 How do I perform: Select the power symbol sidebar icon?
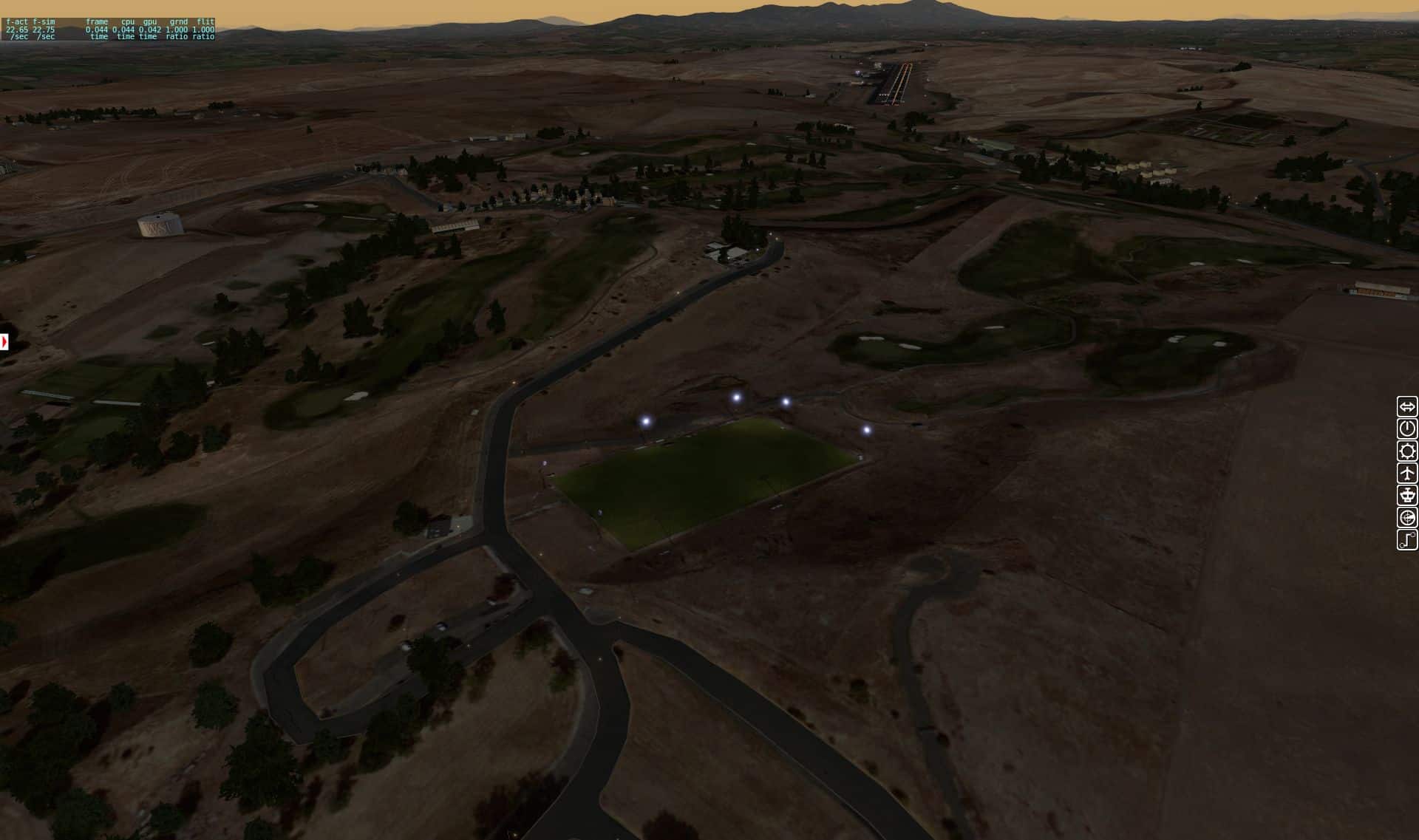[x=1407, y=428]
